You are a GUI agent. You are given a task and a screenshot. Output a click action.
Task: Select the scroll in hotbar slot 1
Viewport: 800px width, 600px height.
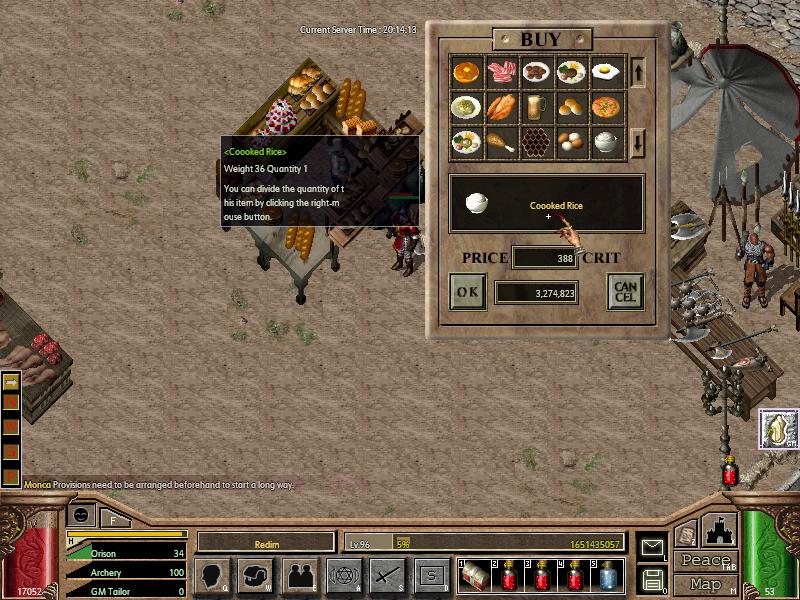[x=475, y=576]
